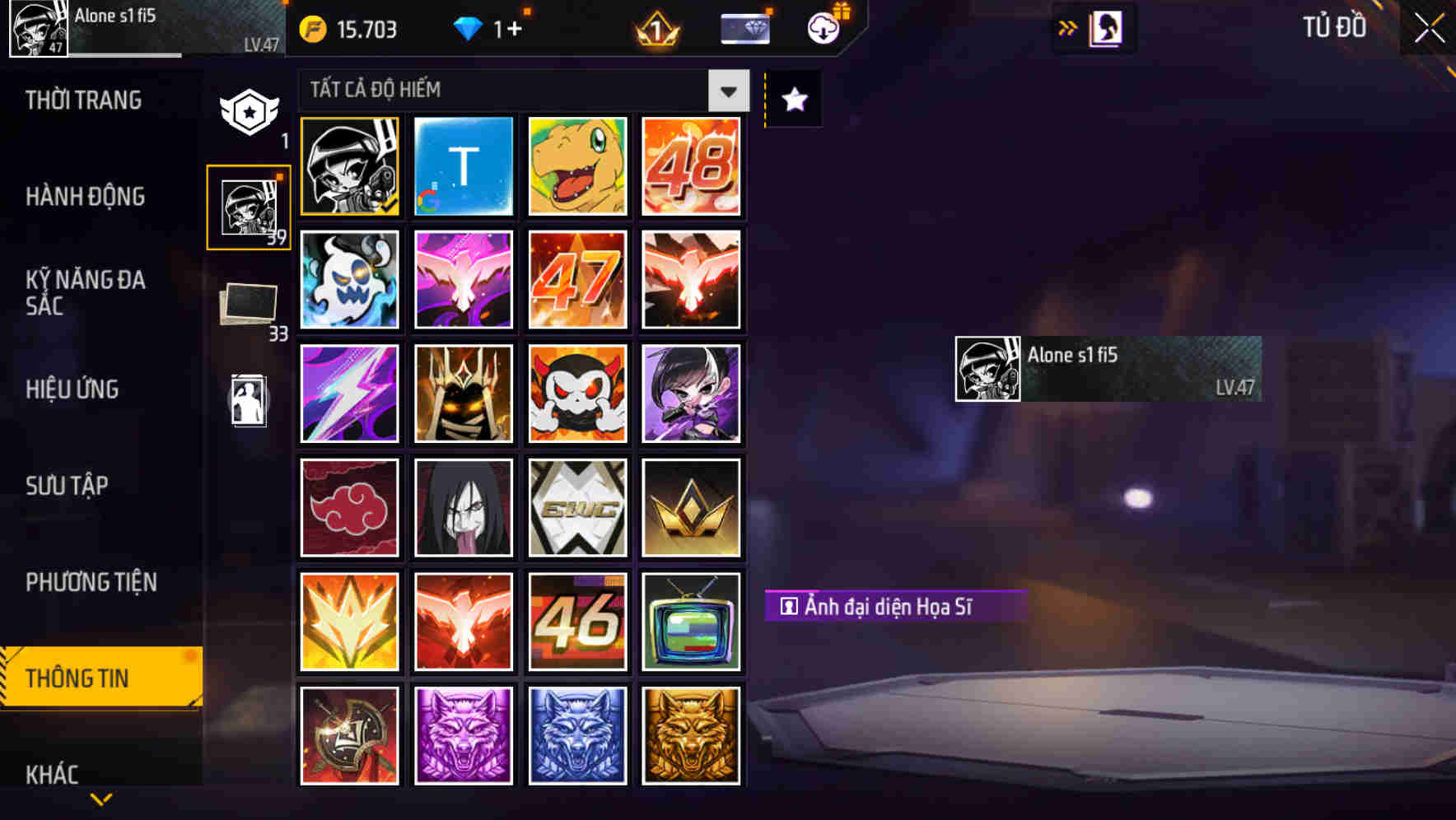Toggle the star favorites filter
The image size is (1456, 820).
[791, 100]
